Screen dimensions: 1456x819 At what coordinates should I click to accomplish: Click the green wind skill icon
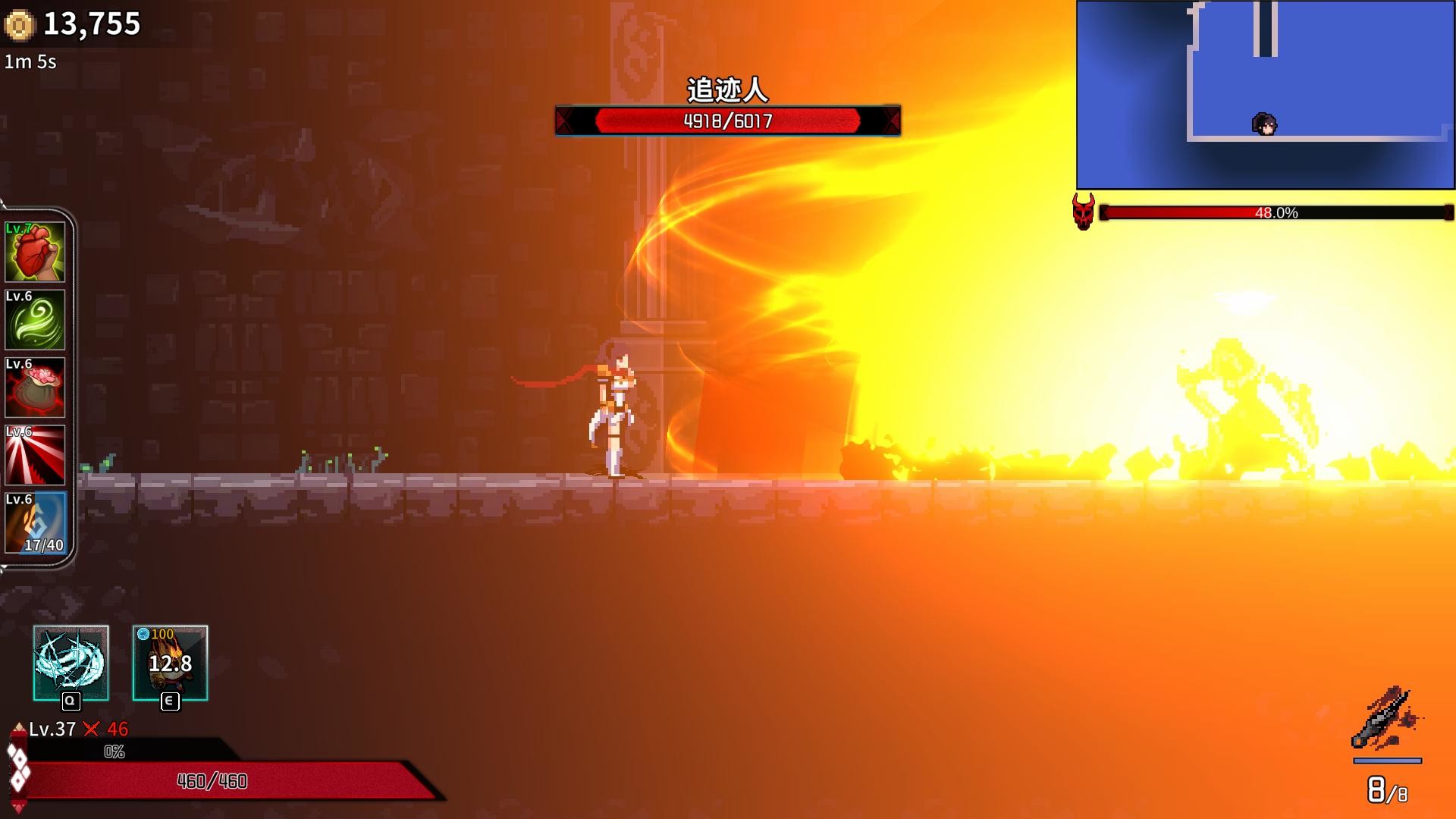pyautogui.click(x=35, y=320)
